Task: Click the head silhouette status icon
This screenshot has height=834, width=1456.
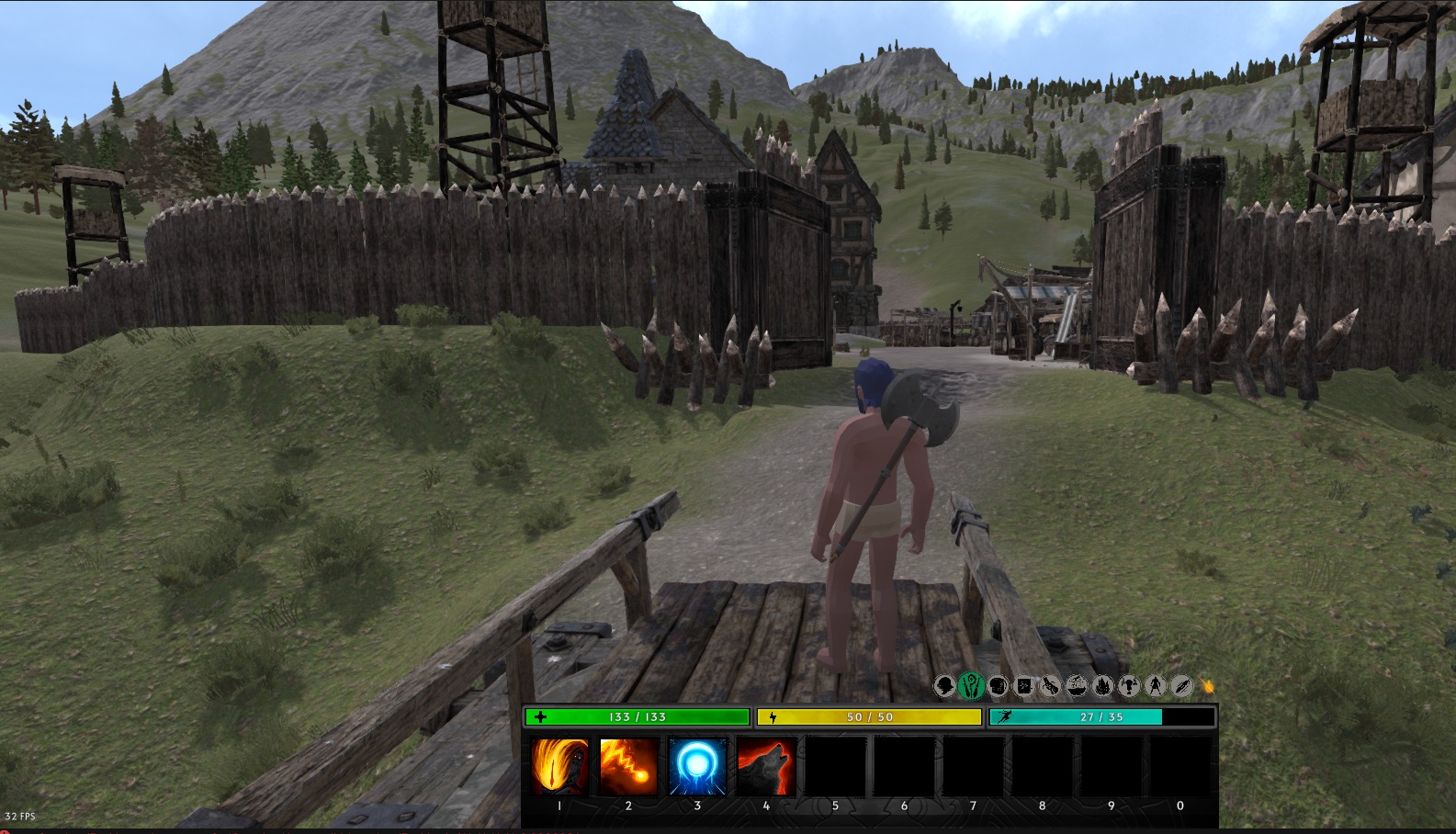Action: pos(944,685)
